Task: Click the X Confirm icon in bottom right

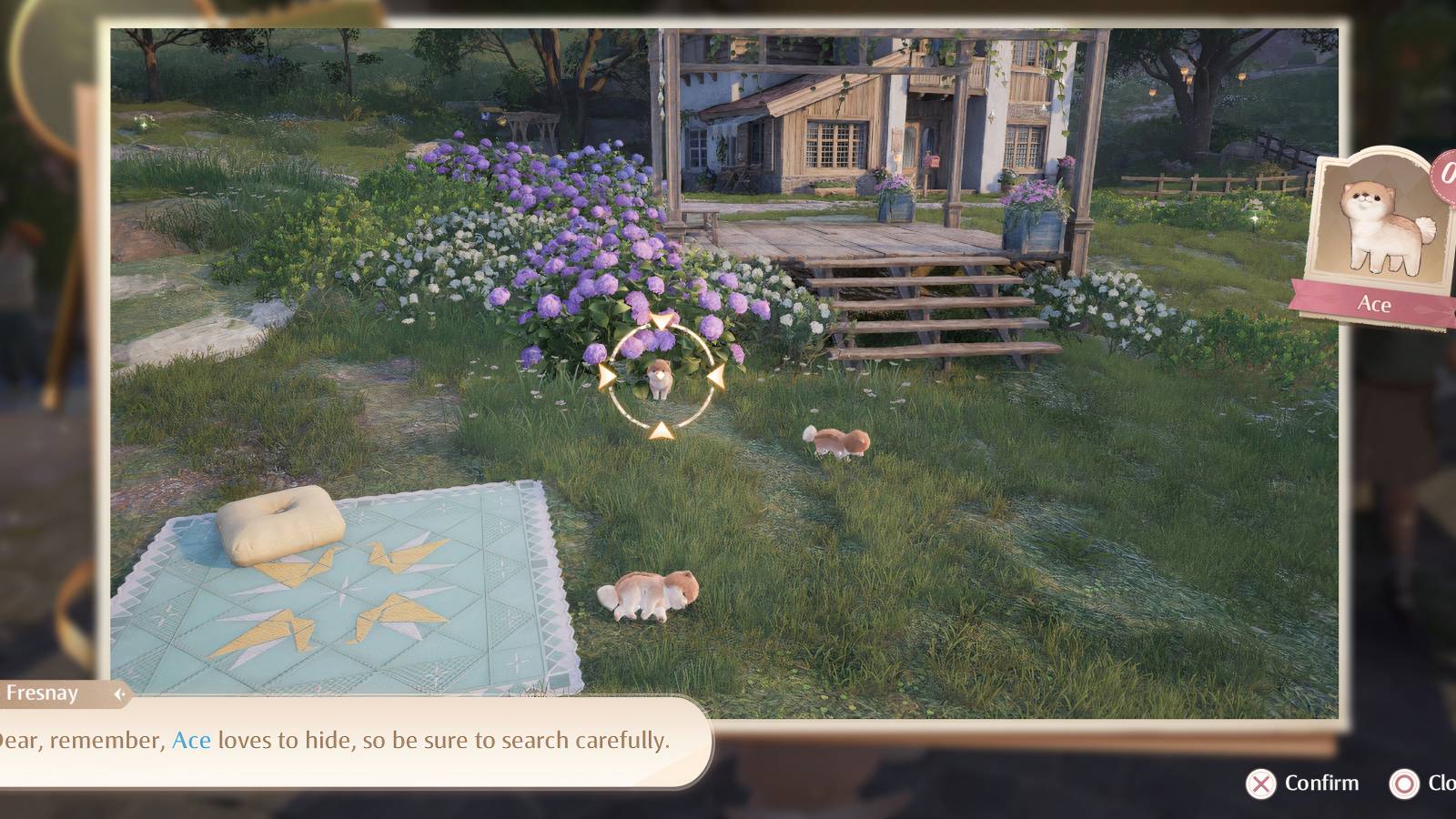Action: click(1260, 783)
